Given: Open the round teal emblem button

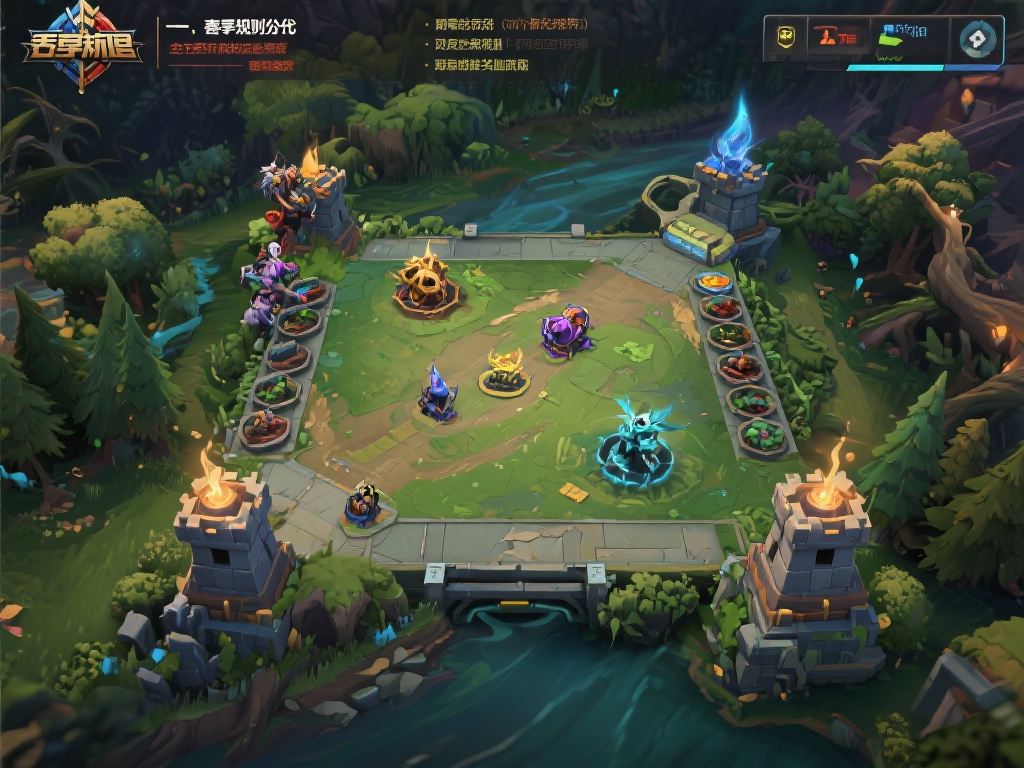Looking at the screenshot, I should click(x=977, y=39).
